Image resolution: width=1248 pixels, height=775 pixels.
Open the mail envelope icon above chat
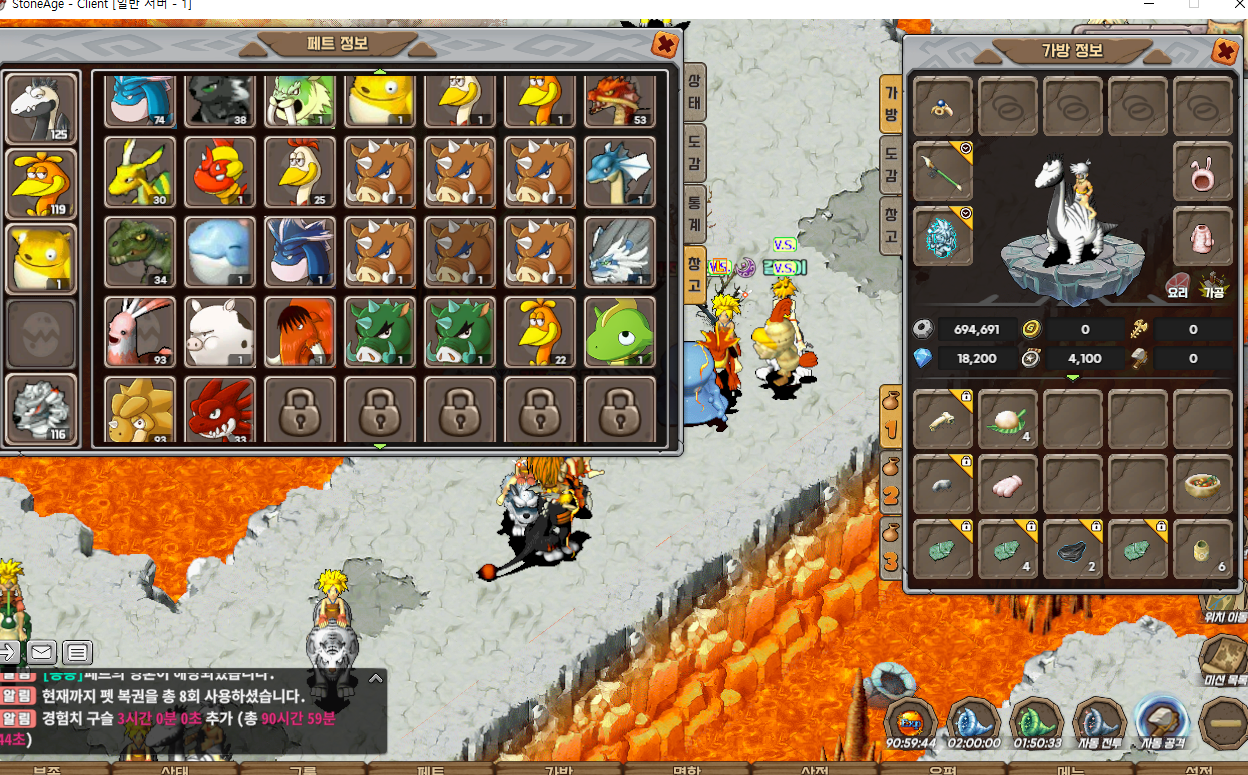[x=41, y=653]
